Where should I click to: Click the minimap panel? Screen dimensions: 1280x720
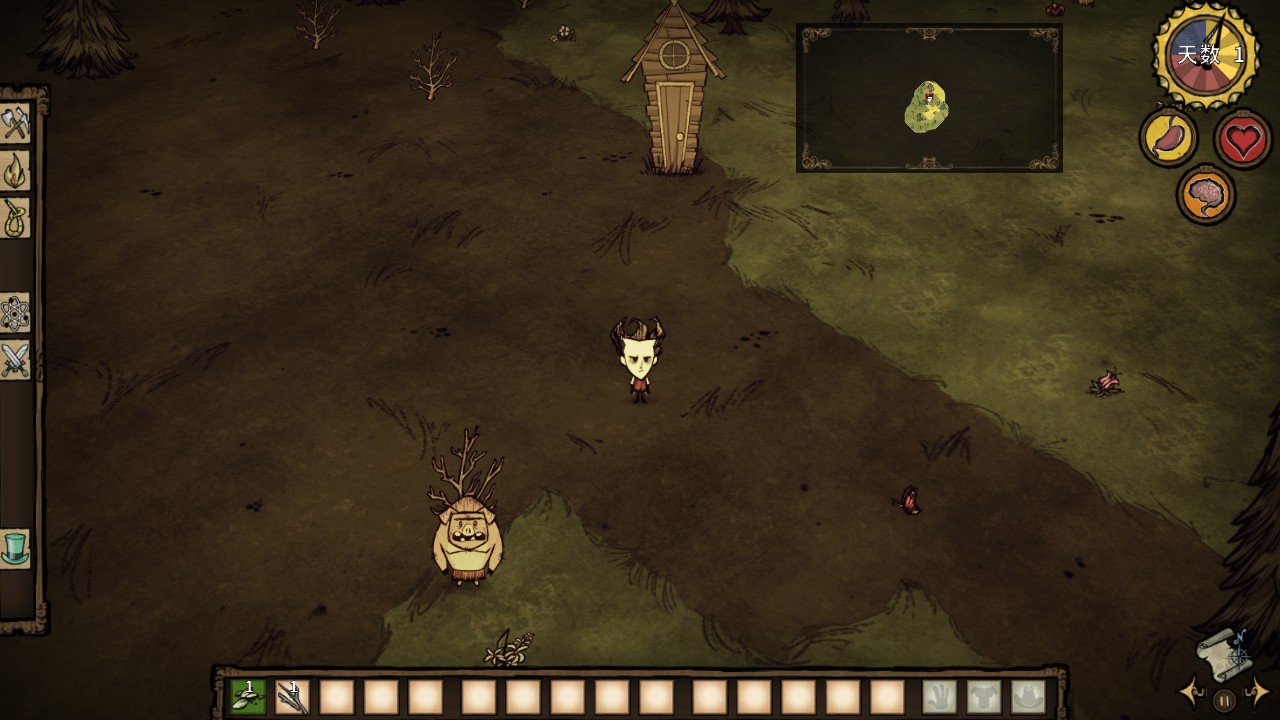coord(929,98)
